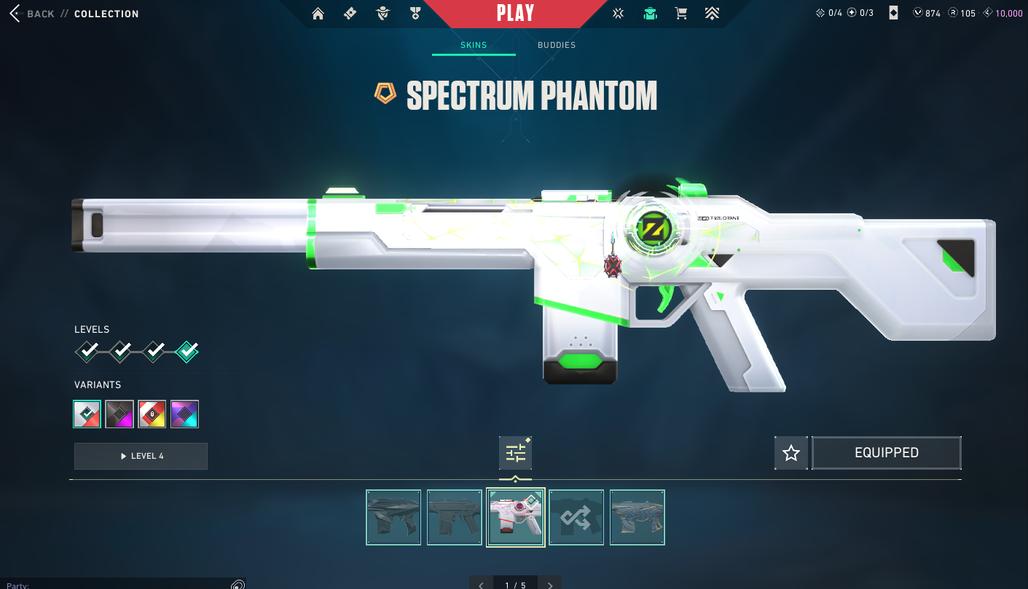This screenshot has width=1028, height=589.
Task: Choose the purple and cyan variant swatch
Action: tap(184, 414)
